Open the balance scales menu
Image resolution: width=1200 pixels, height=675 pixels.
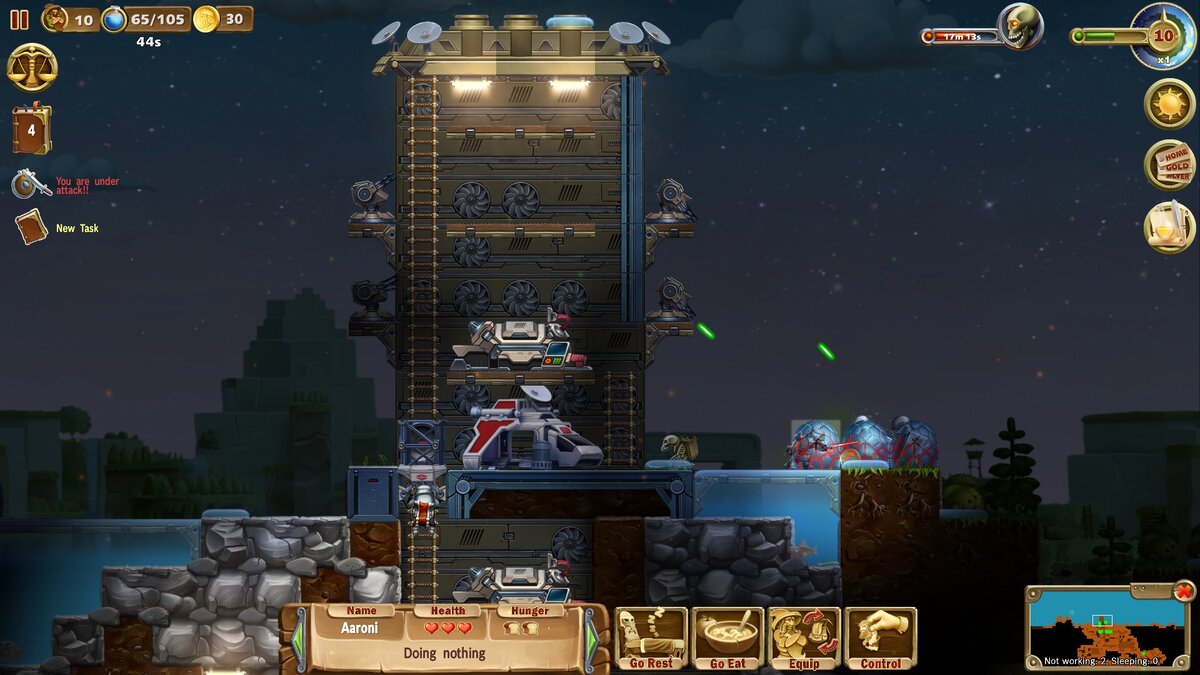point(32,68)
